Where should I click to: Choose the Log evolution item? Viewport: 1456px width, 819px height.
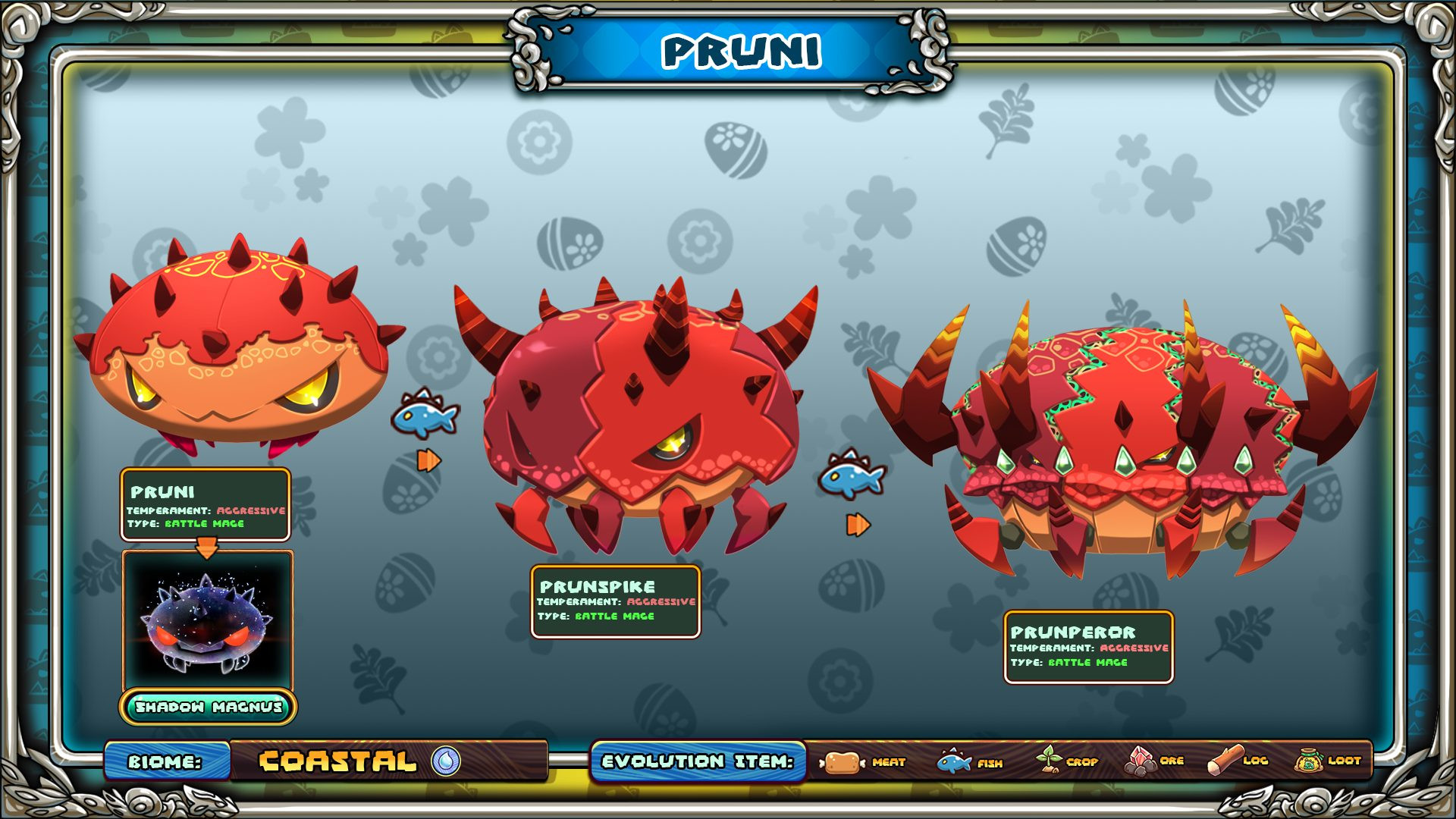coord(1238,761)
